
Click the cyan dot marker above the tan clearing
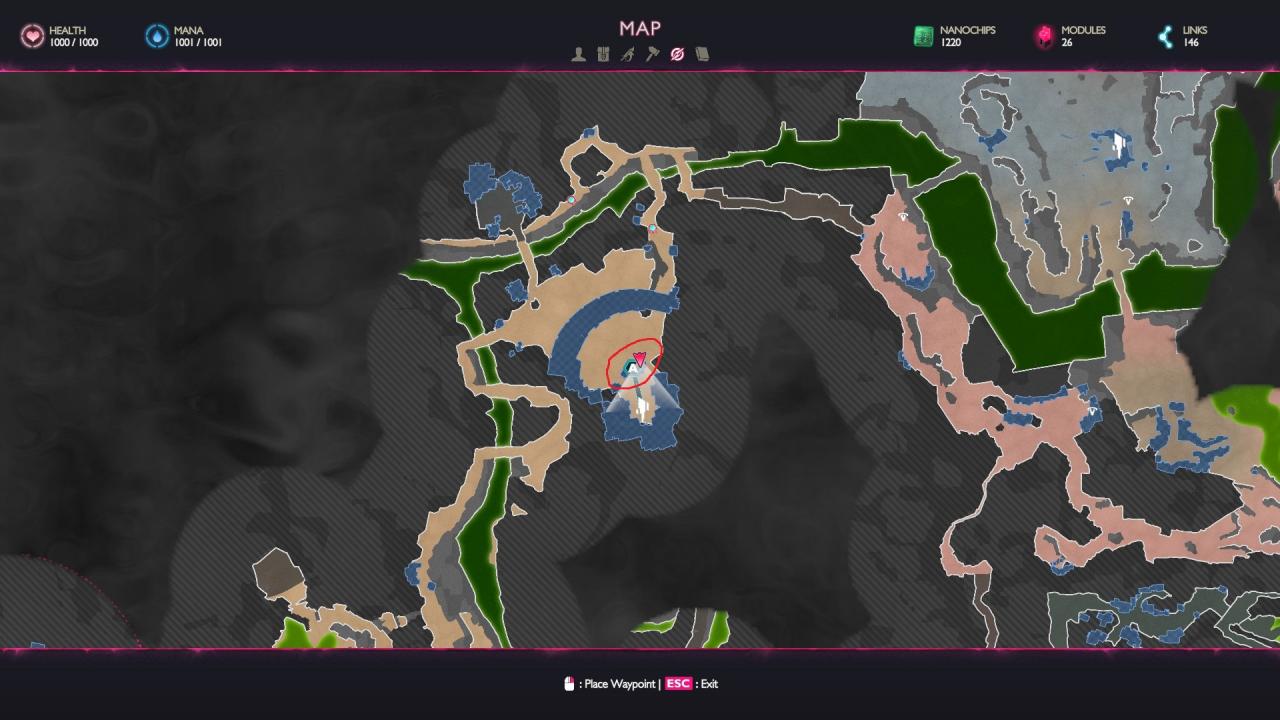653,228
